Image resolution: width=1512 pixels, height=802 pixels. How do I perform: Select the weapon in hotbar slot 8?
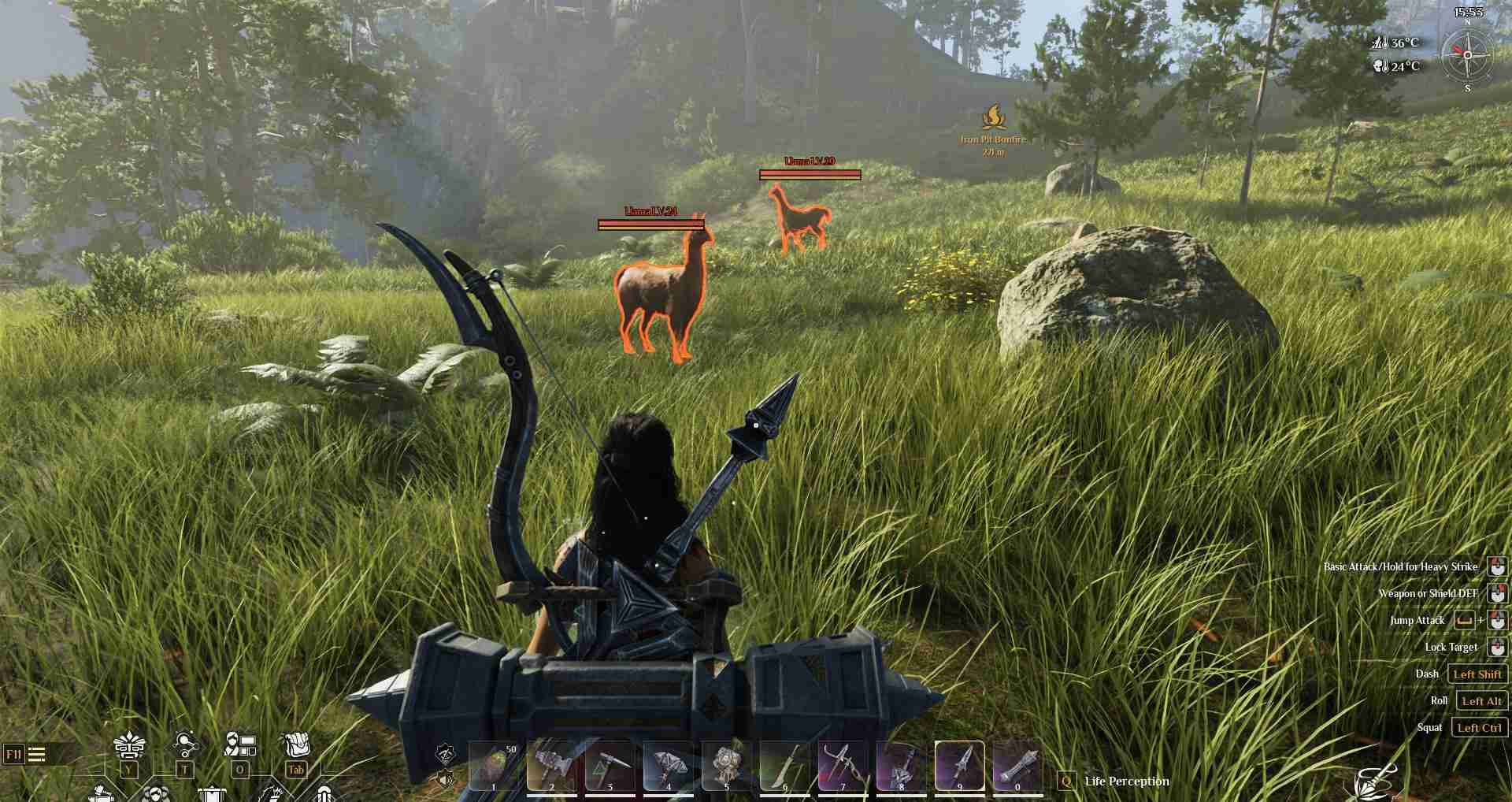coord(901,765)
